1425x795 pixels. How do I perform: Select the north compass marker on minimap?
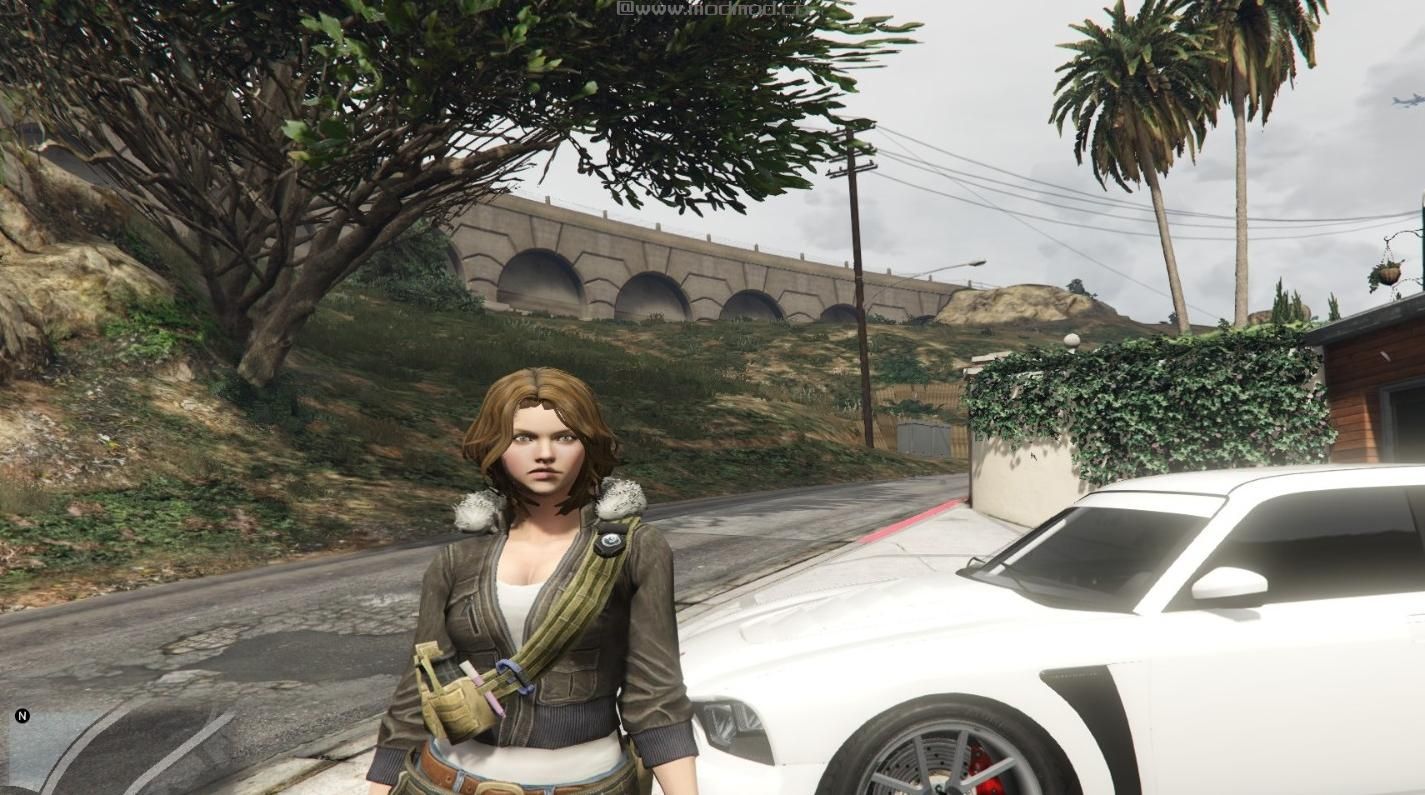point(22,716)
